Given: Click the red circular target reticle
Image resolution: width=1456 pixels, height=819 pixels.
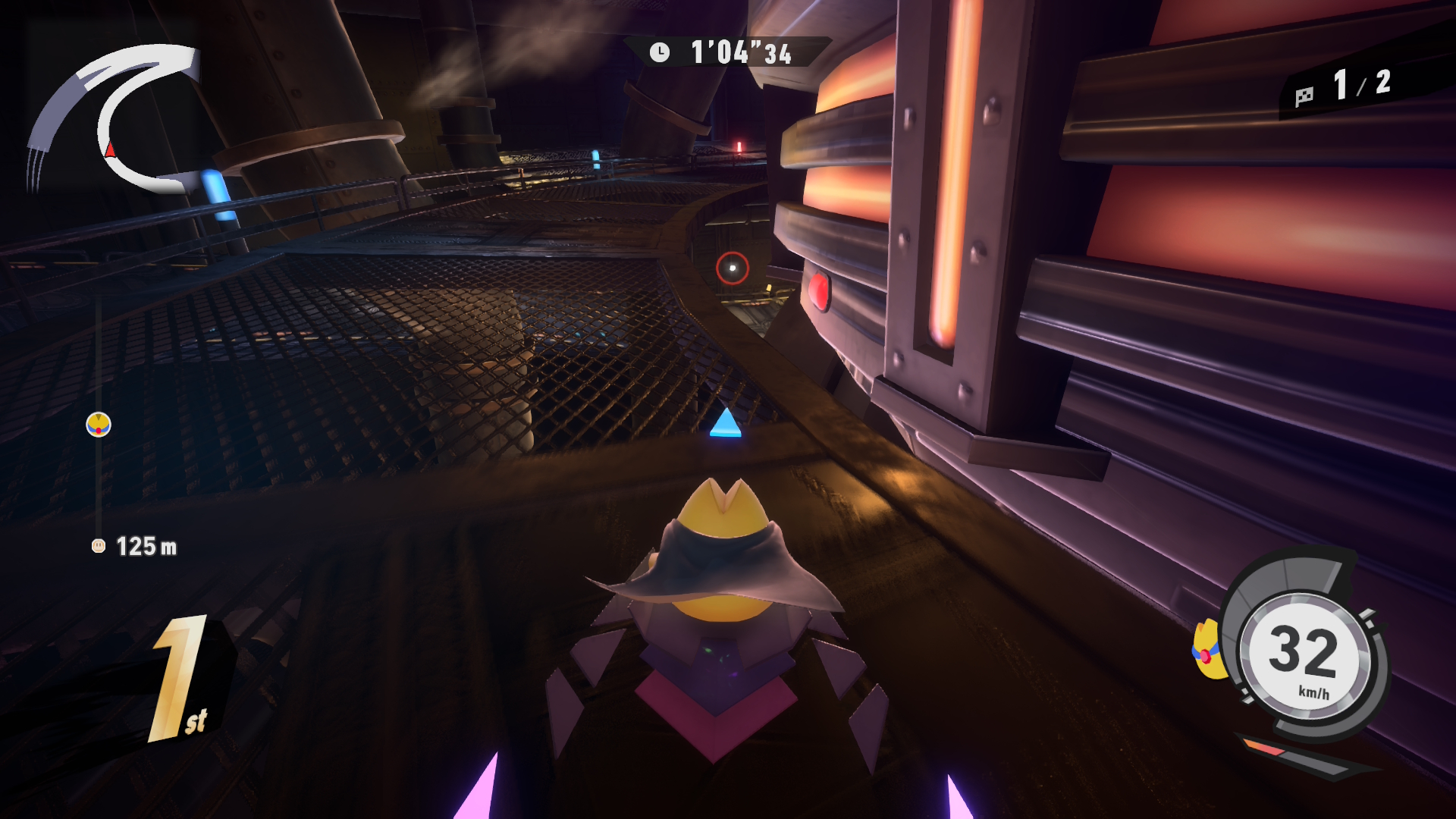Looking at the screenshot, I should [x=733, y=268].
